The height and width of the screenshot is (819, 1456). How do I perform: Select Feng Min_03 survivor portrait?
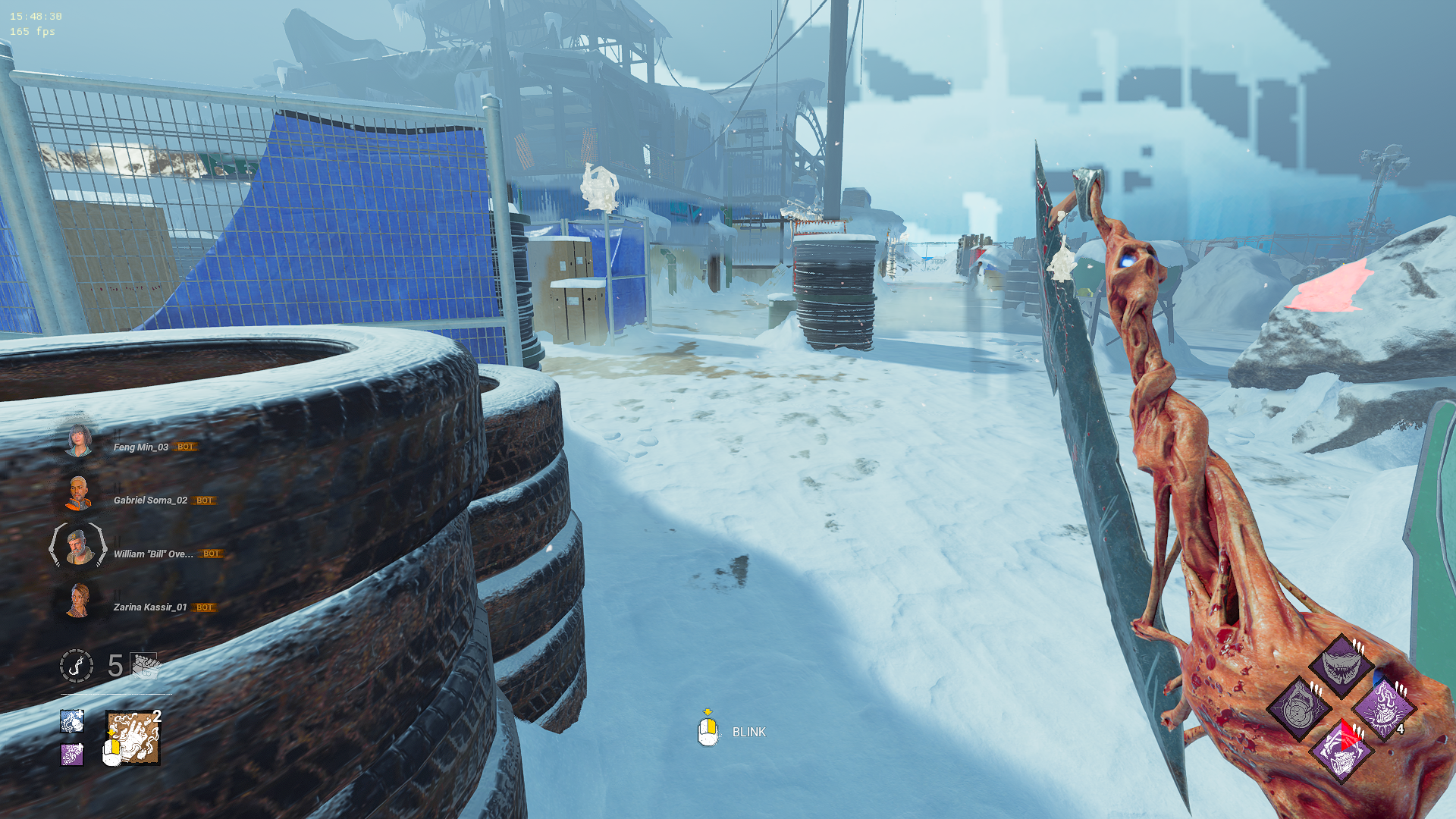(x=78, y=440)
